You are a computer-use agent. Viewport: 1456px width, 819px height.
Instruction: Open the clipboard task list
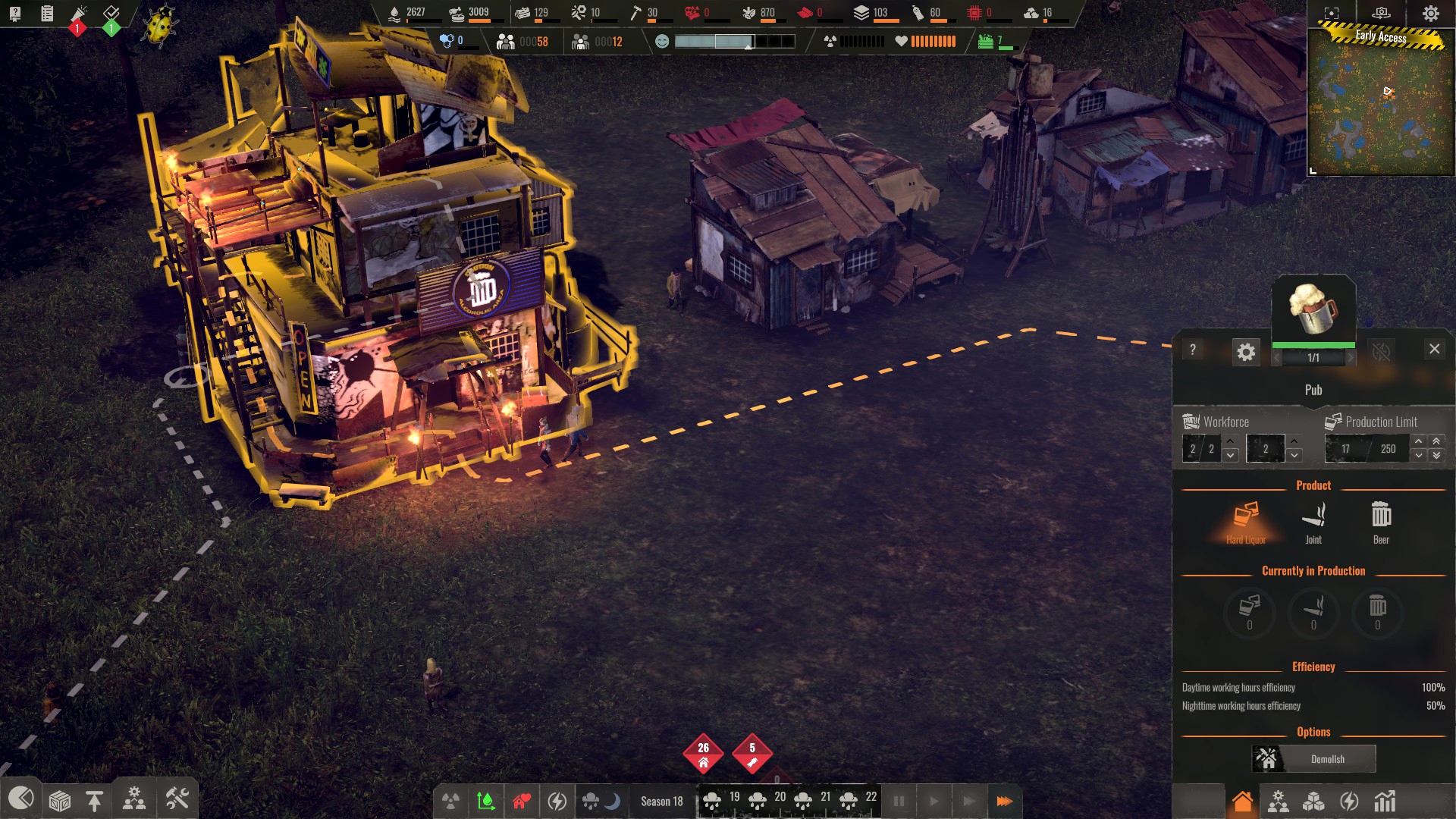point(47,13)
